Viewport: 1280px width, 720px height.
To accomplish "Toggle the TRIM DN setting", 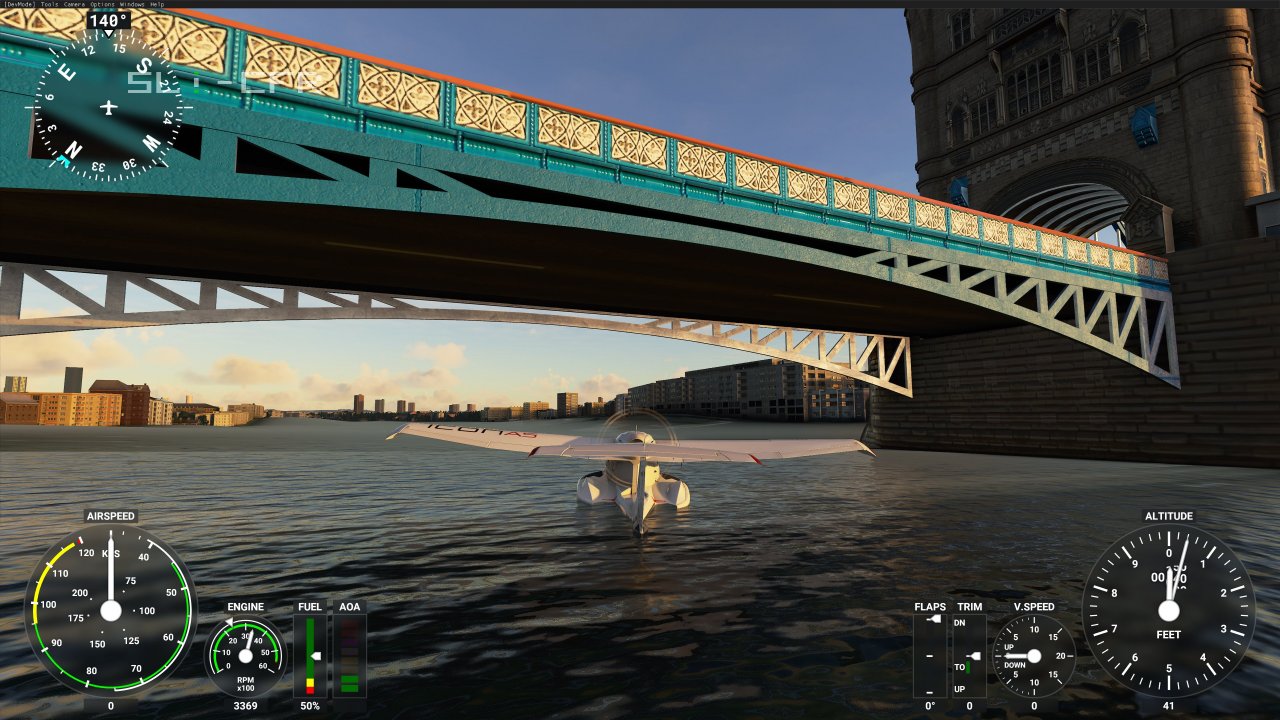I will click(960, 622).
